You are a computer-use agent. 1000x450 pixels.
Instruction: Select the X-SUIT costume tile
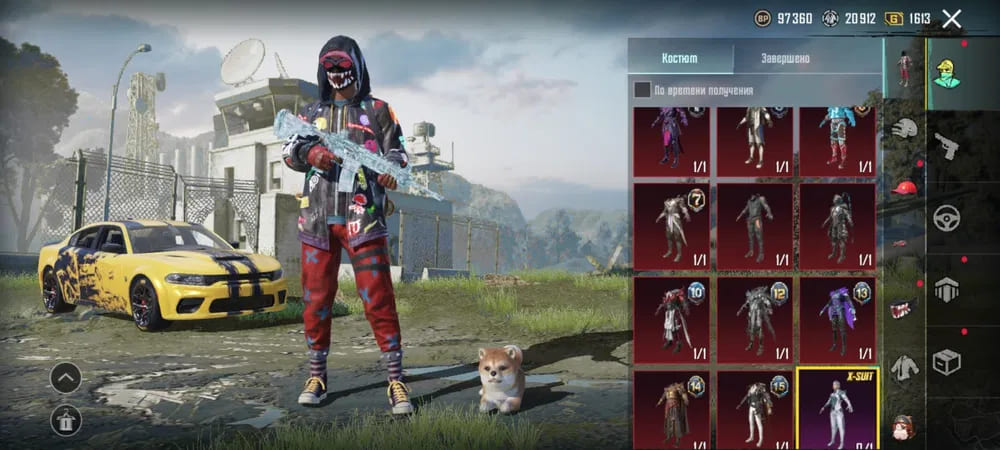coord(836,408)
